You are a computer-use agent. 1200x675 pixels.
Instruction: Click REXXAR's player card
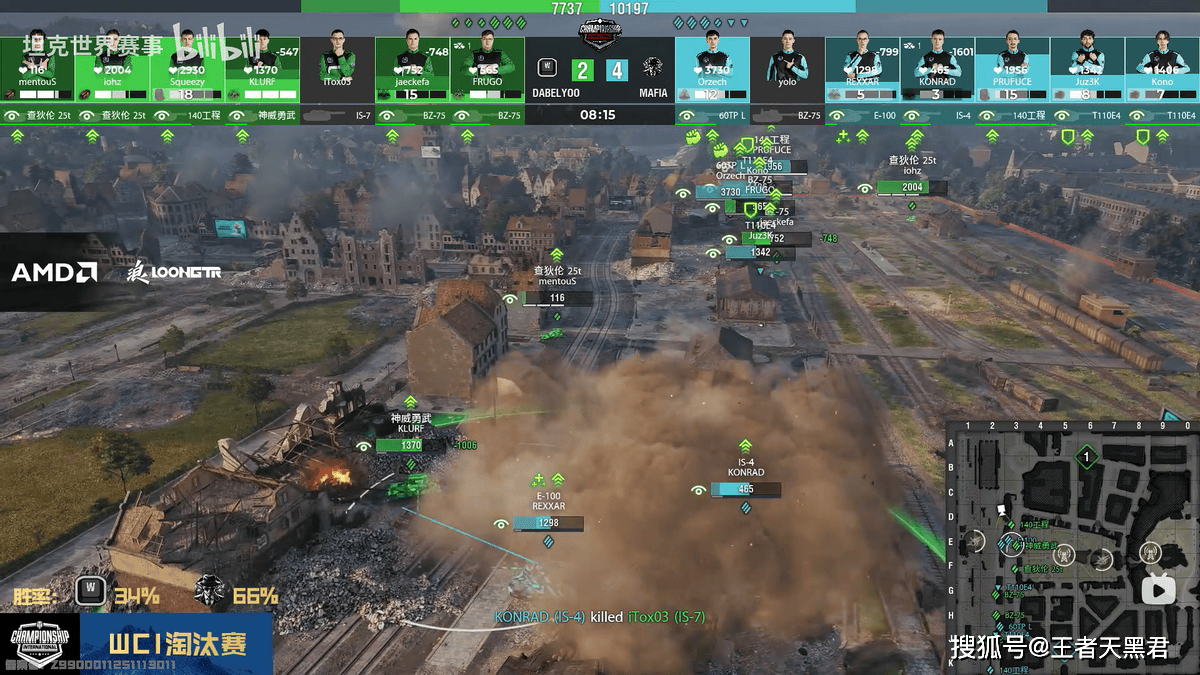pyautogui.click(x=862, y=68)
